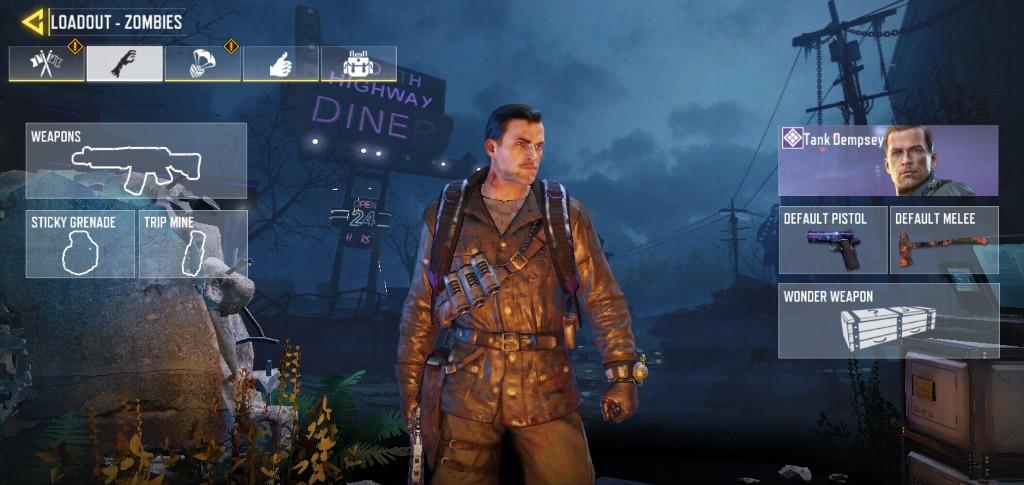Image resolution: width=1024 pixels, height=485 pixels.
Task: Open the Wonder Weapon crate slot
Action: pyautogui.click(x=888, y=320)
